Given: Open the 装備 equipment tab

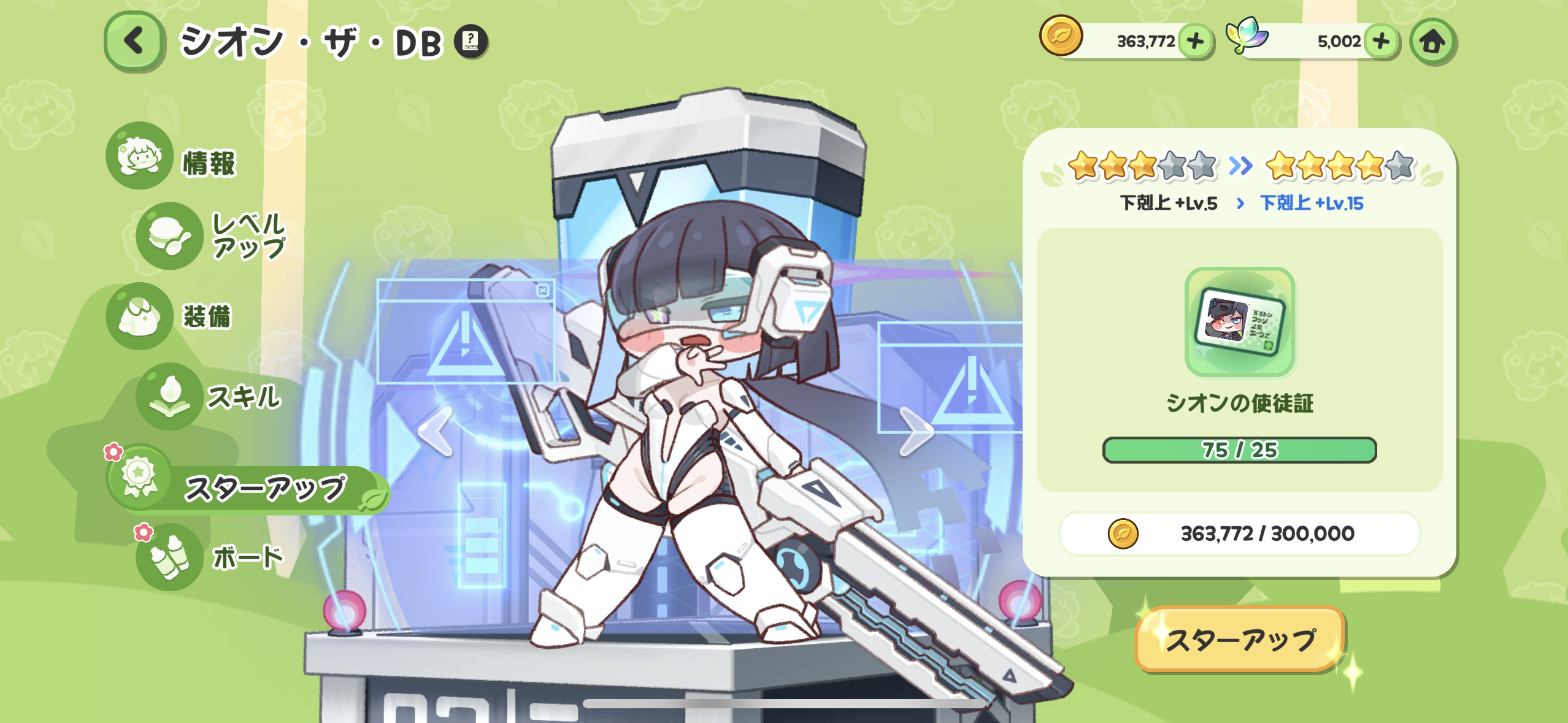Looking at the screenshot, I should [172, 316].
